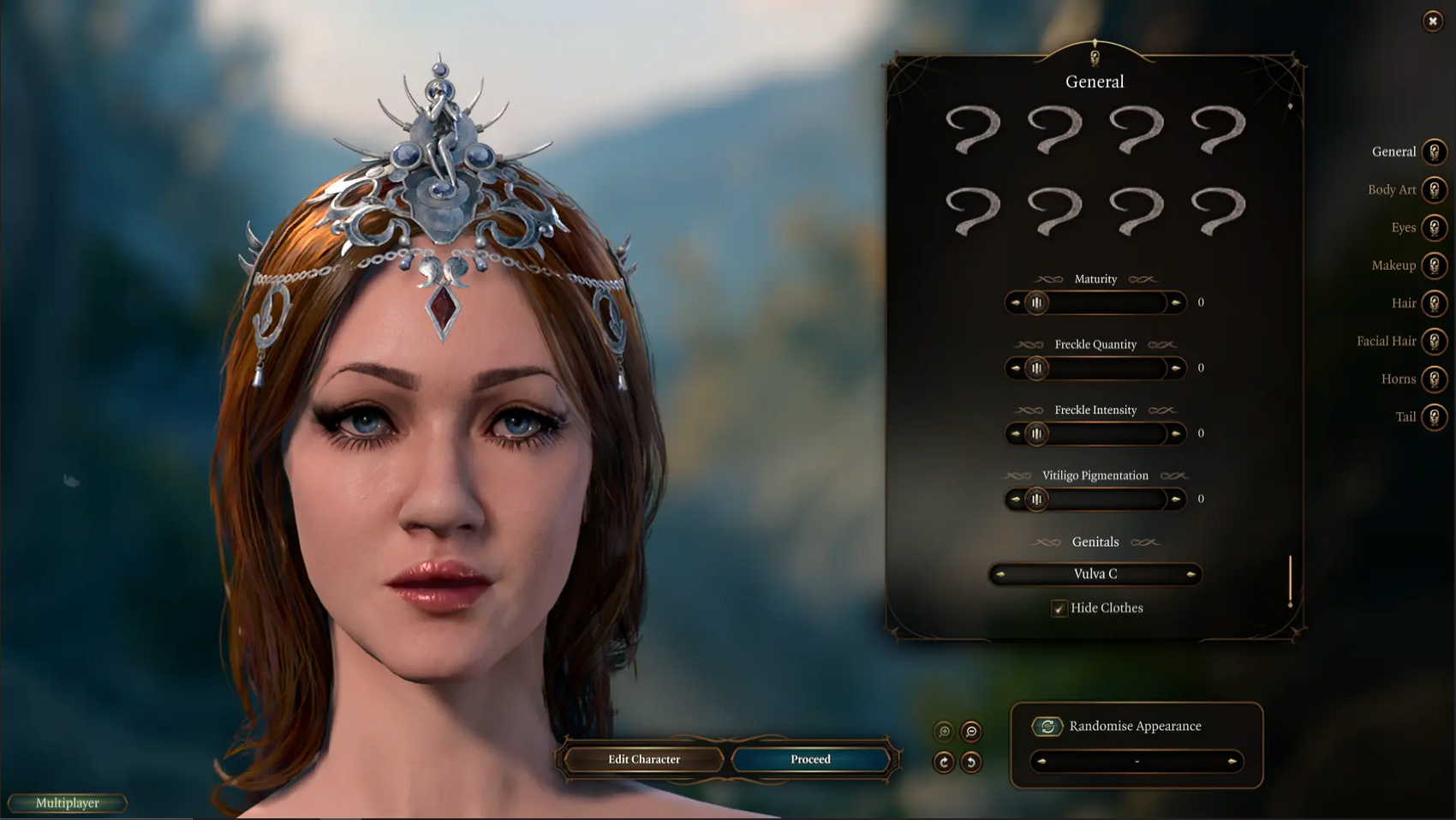This screenshot has height=820, width=1456.
Task: Rotate the character clockwise with the rotate icon
Action: tap(944, 761)
